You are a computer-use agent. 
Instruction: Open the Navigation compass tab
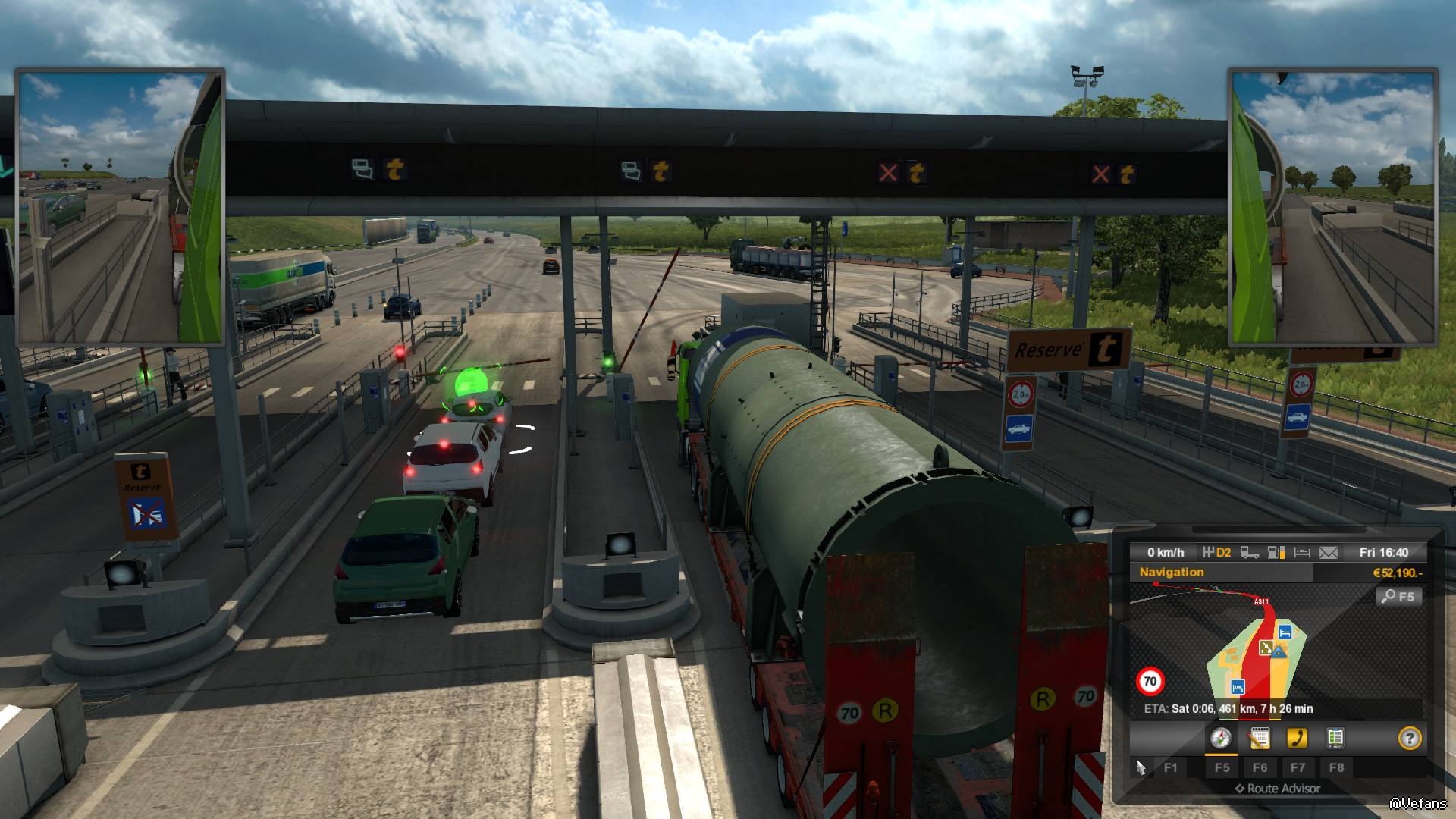1220,738
